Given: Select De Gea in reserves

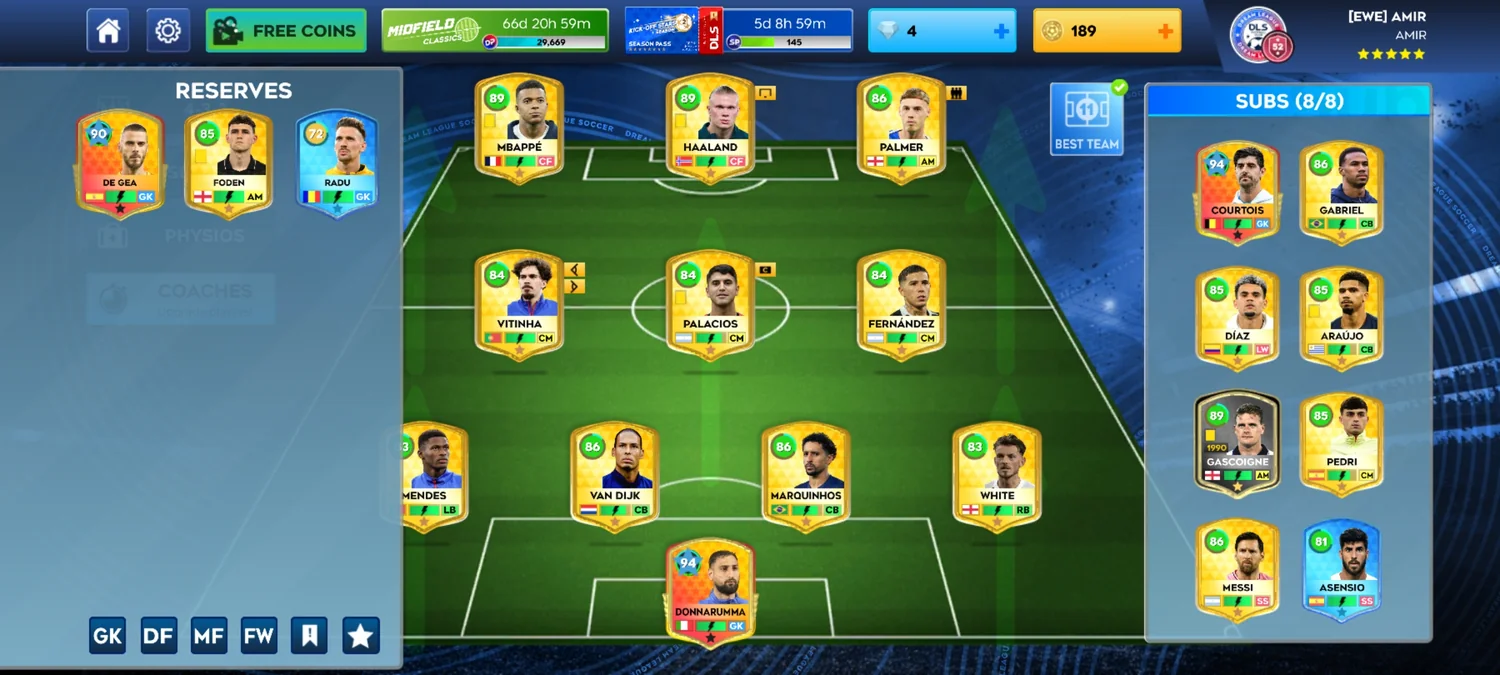Looking at the screenshot, I should pyautogui.click(x=120, y=162).
